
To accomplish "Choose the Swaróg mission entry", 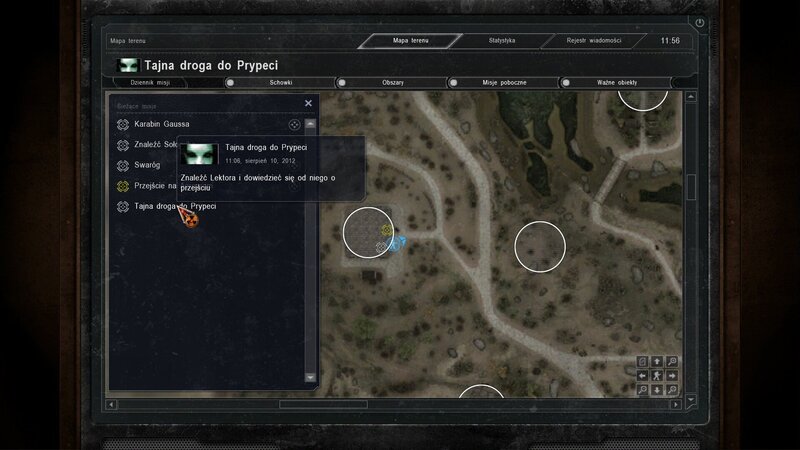I will pos(147,165).
